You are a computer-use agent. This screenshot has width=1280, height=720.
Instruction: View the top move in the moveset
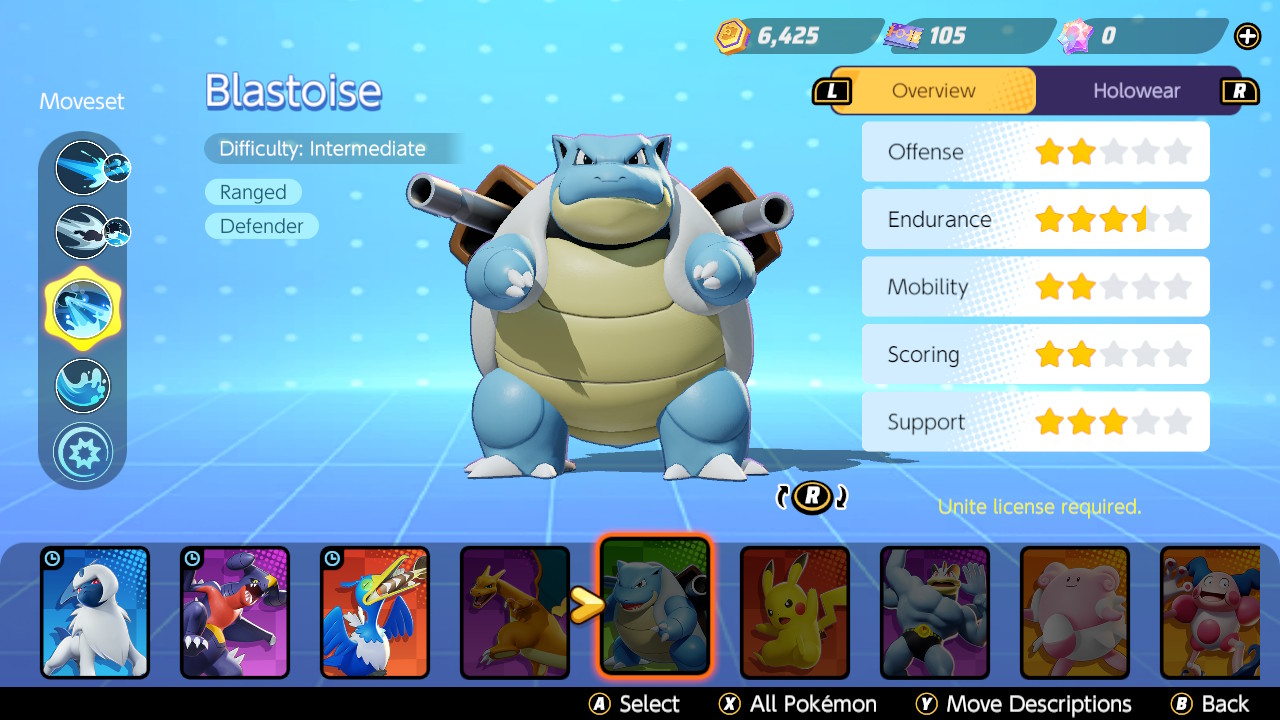pos(82,167)
